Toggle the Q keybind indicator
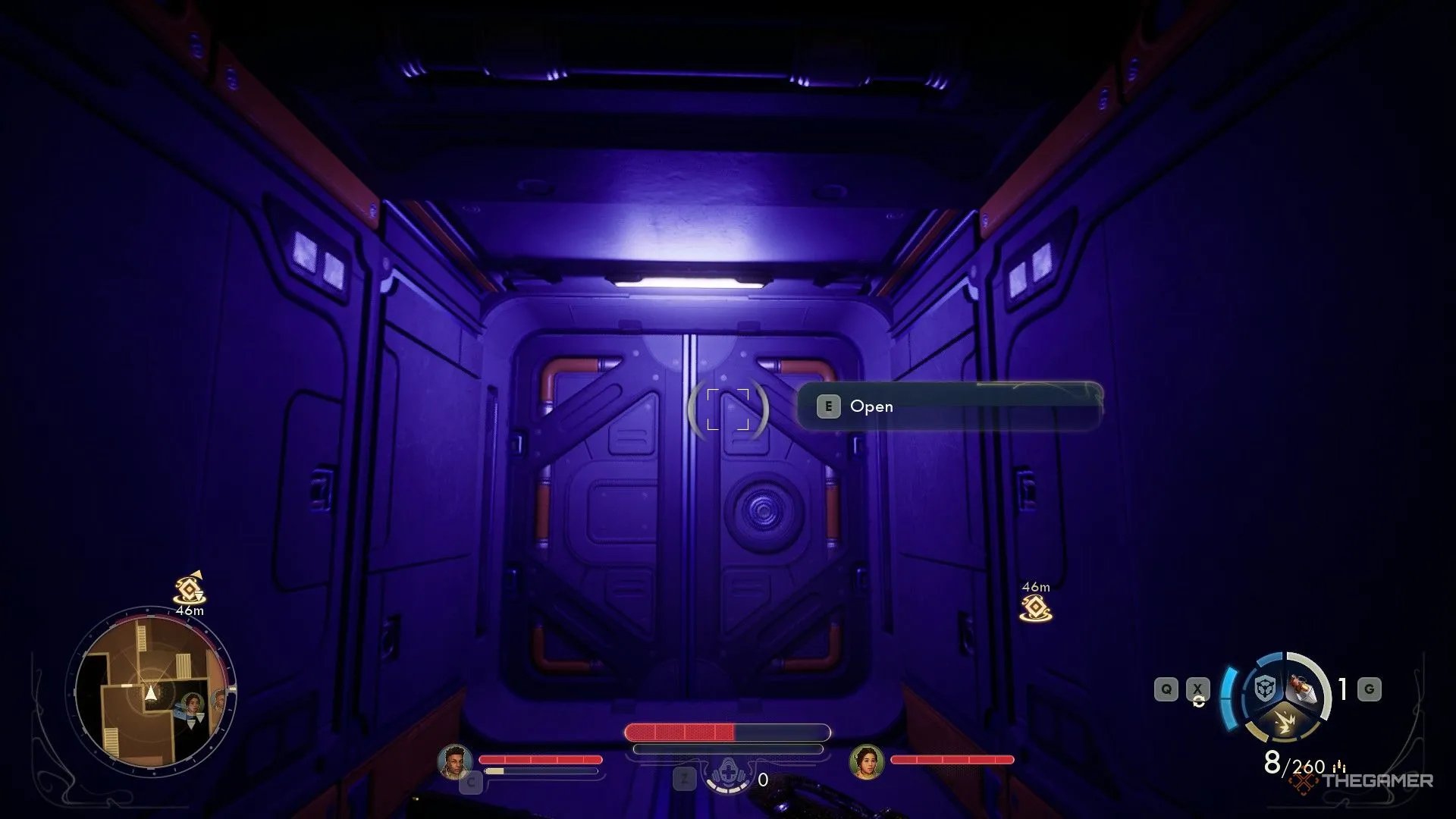 coord(1166,688)
